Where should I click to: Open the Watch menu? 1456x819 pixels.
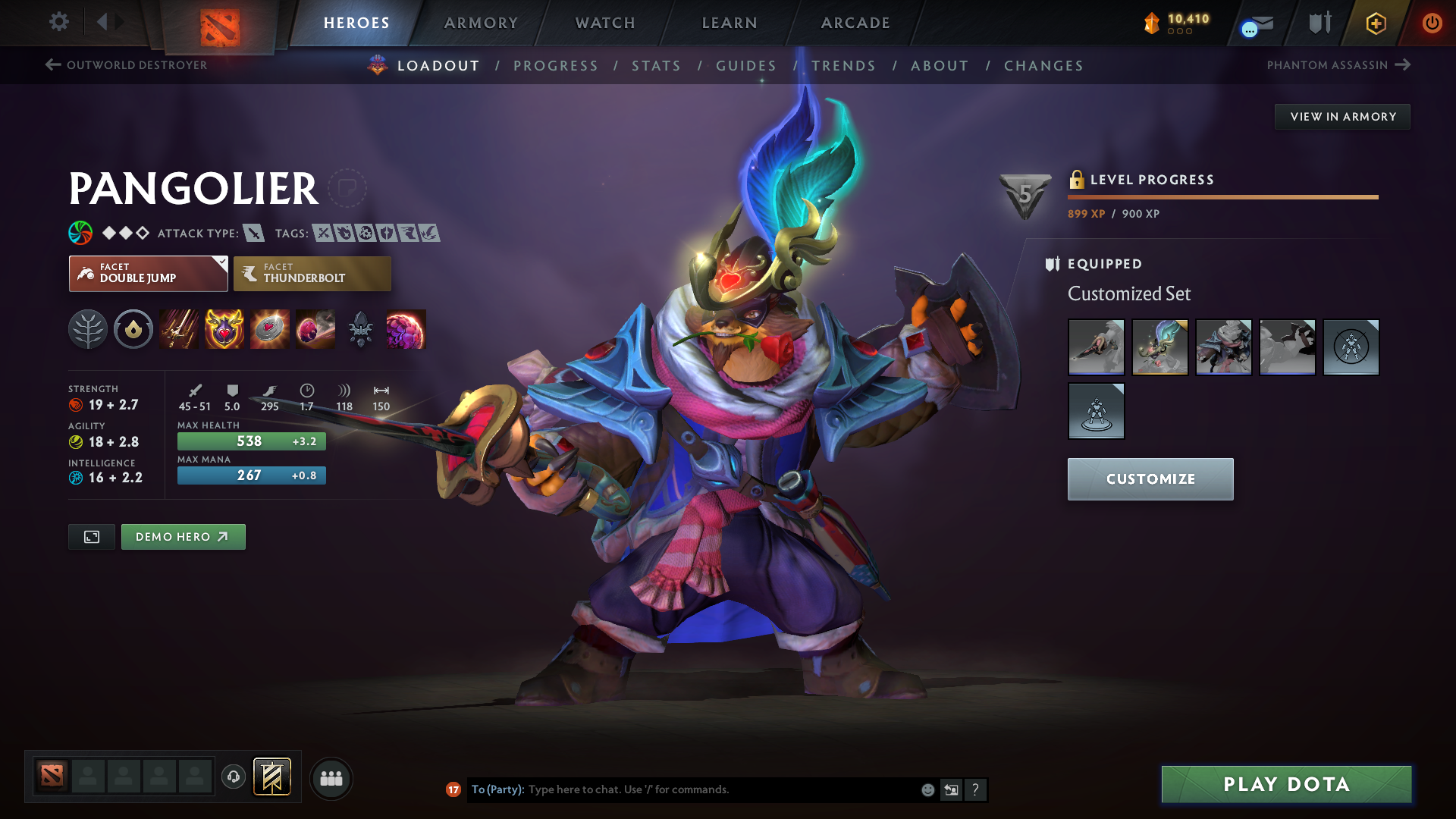click(604, 23)
